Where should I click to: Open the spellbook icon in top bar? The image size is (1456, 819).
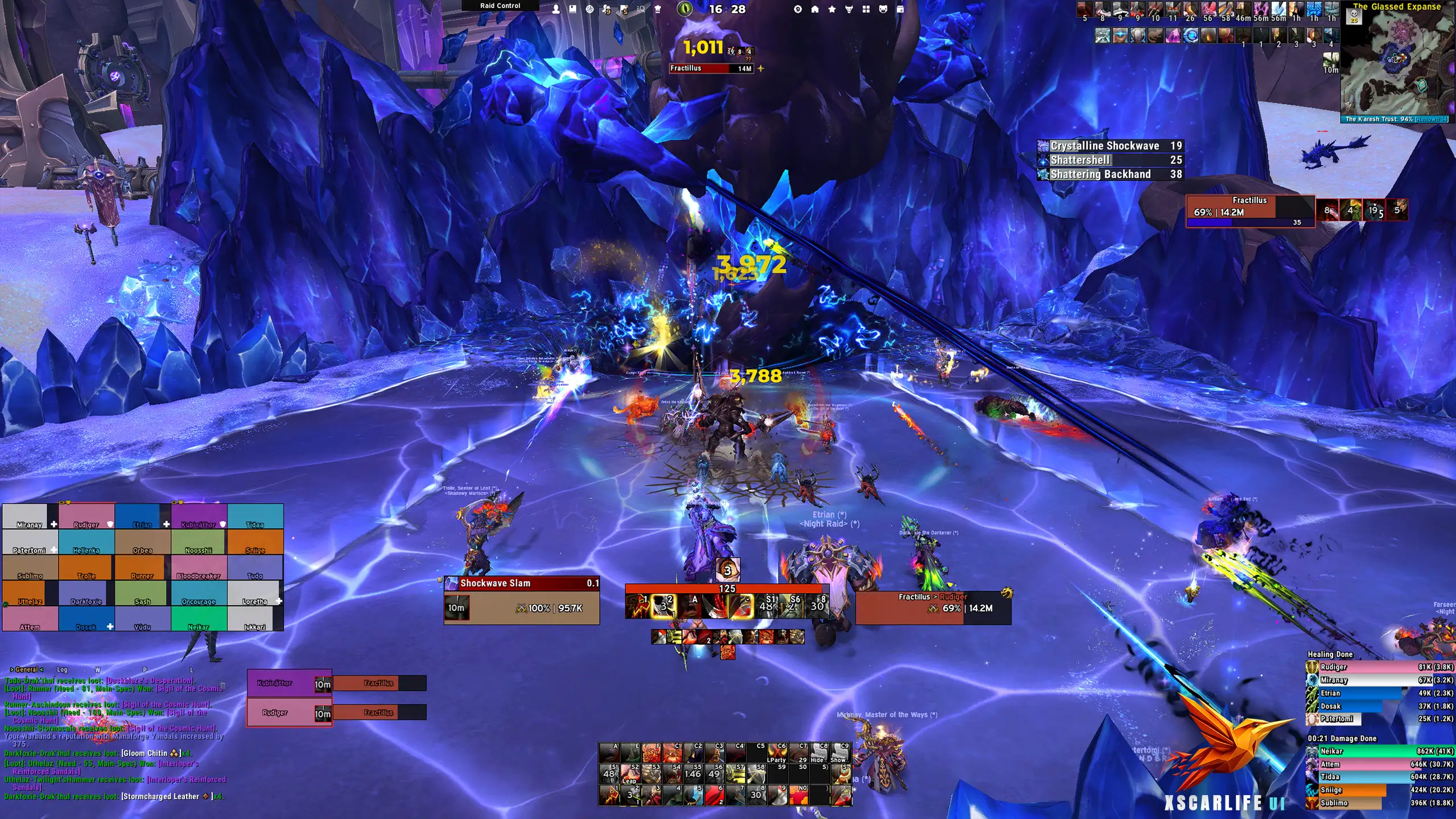click(573, 9)
